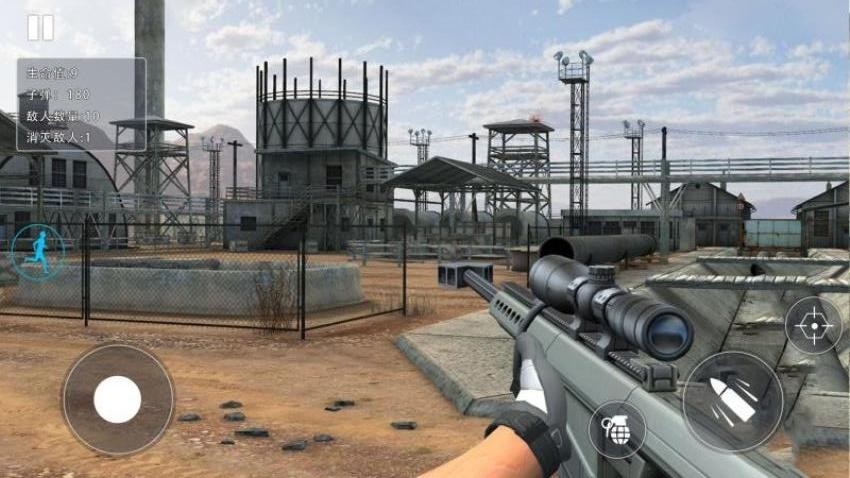Pause the game with the pause button

click(x=40, y=28)
